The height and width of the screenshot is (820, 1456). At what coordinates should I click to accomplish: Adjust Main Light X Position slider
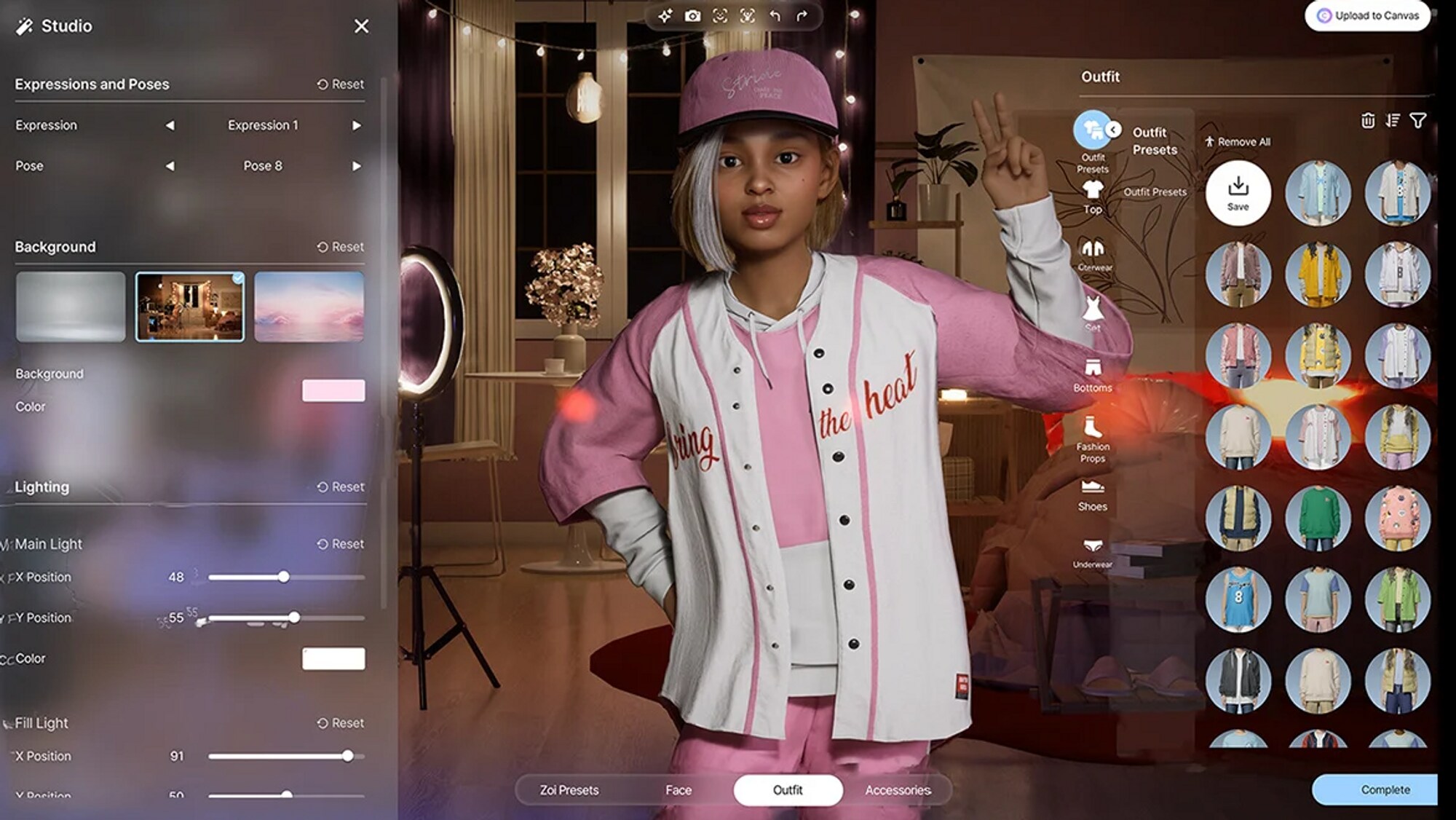[x=284, y=577]
